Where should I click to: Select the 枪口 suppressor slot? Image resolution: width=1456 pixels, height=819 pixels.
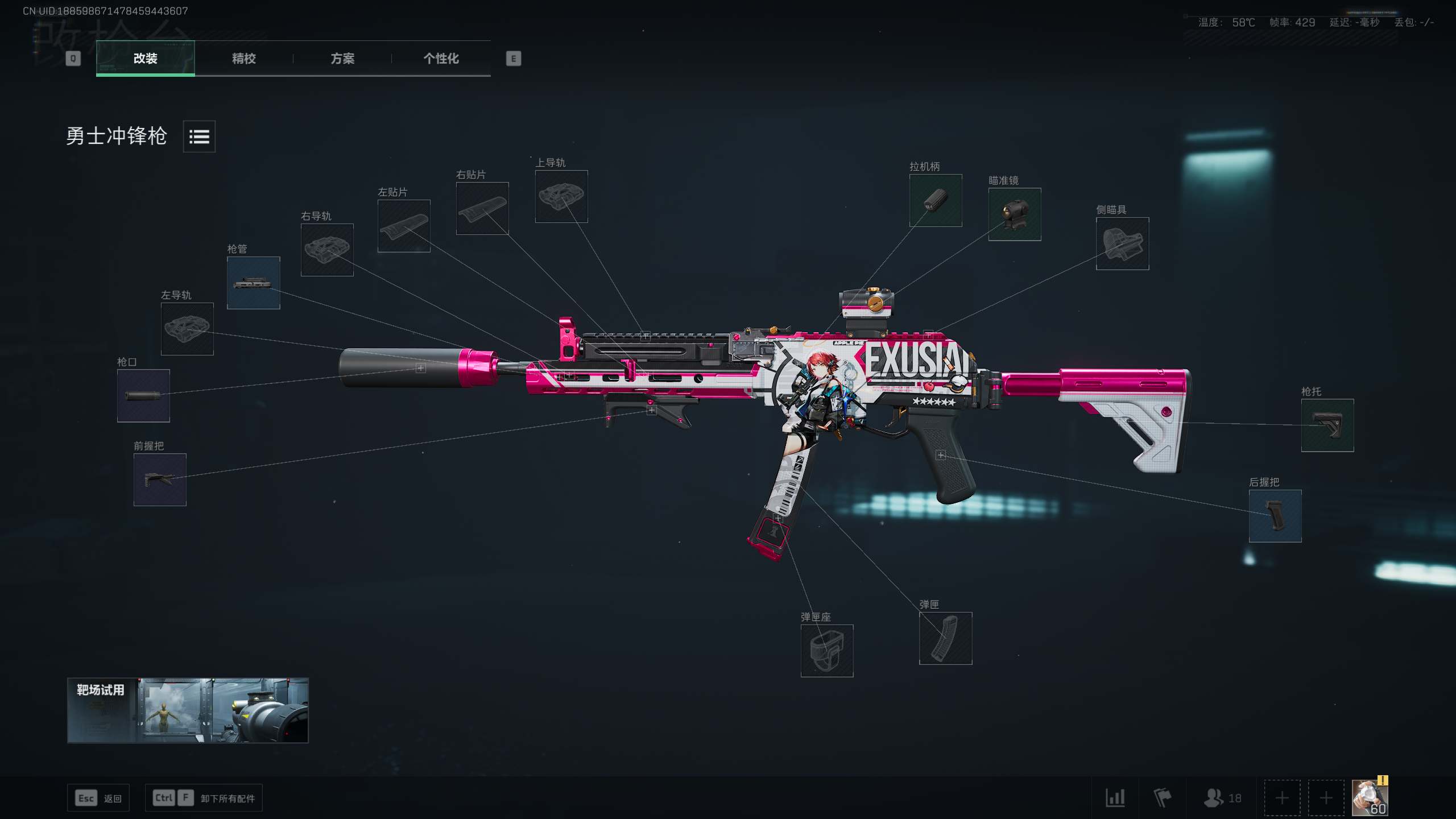click(143, 396)
